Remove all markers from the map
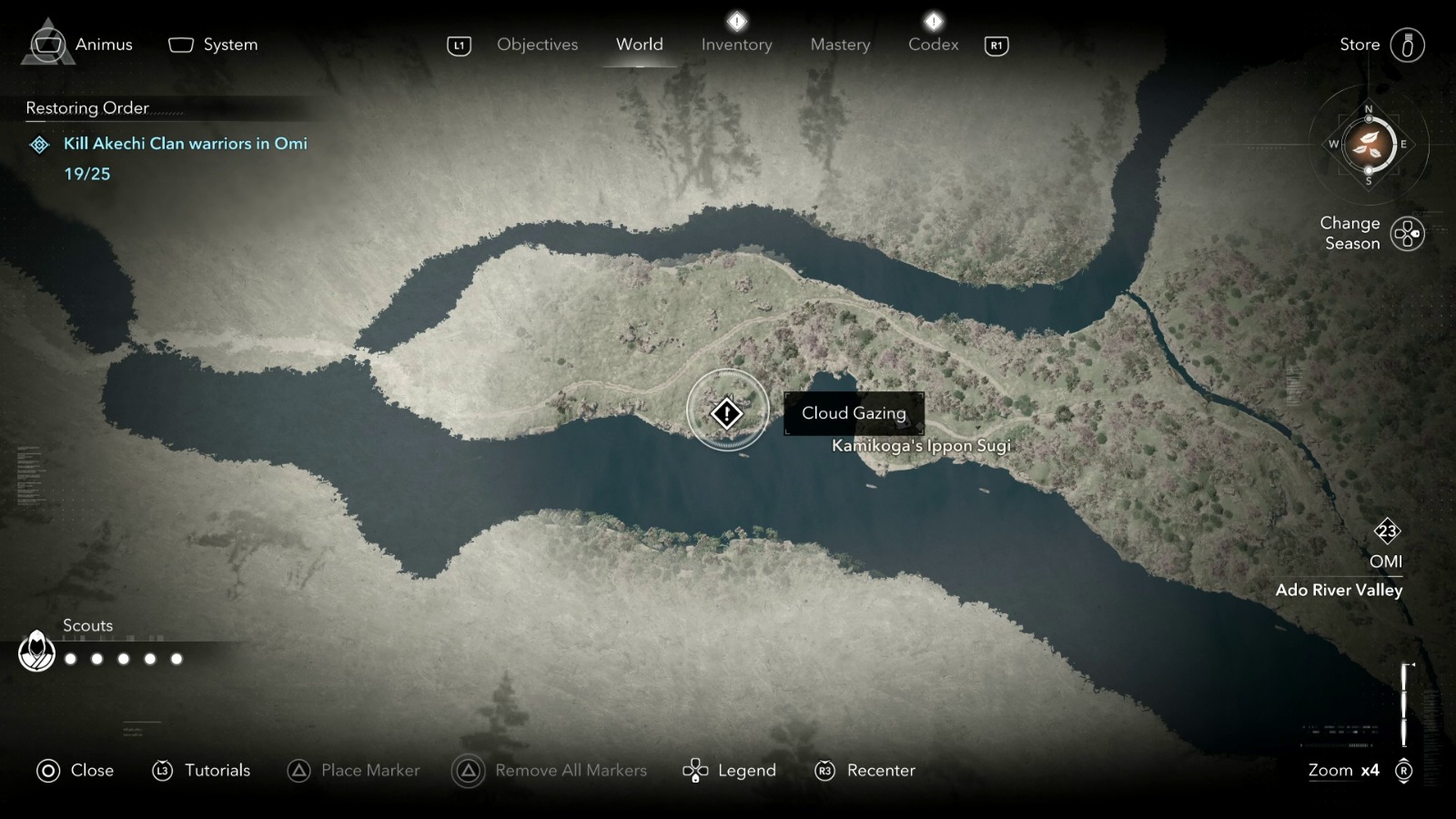The width and height of the screenshot is (1456, 819). (x=550, y=771)
